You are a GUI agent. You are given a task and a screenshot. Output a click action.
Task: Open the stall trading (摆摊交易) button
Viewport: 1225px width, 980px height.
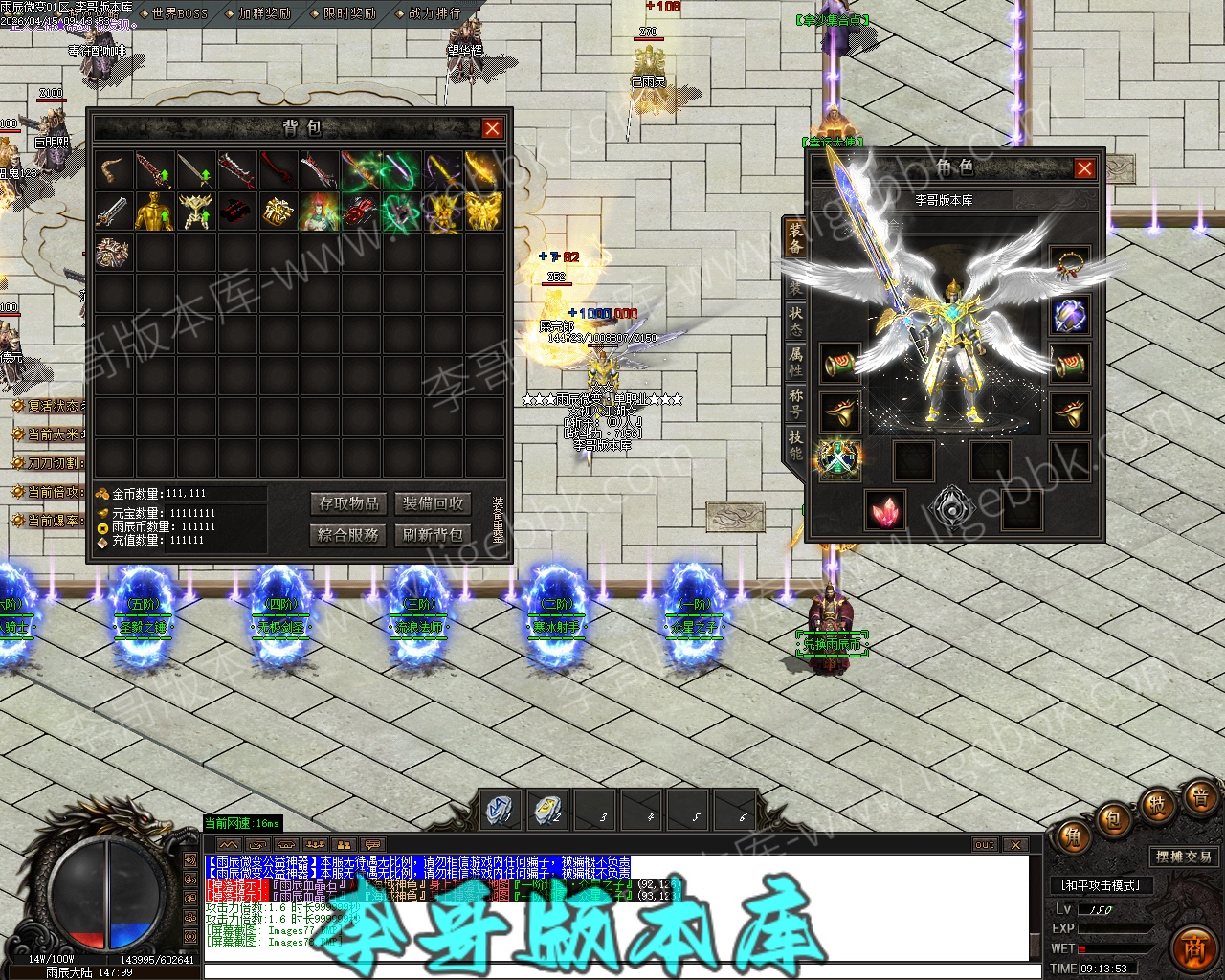pos(1183,857)
